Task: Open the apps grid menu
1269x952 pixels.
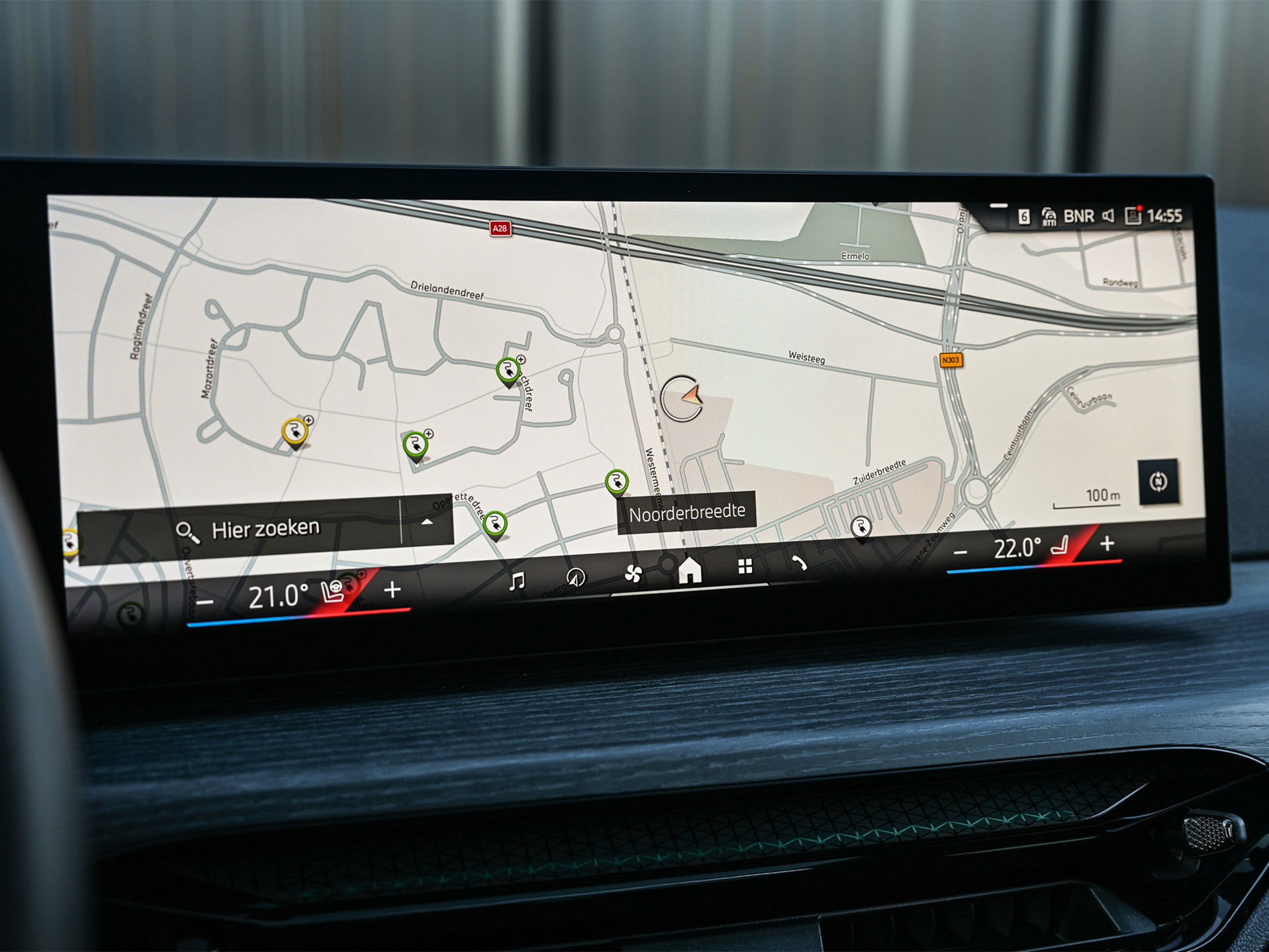Action: 745,566
